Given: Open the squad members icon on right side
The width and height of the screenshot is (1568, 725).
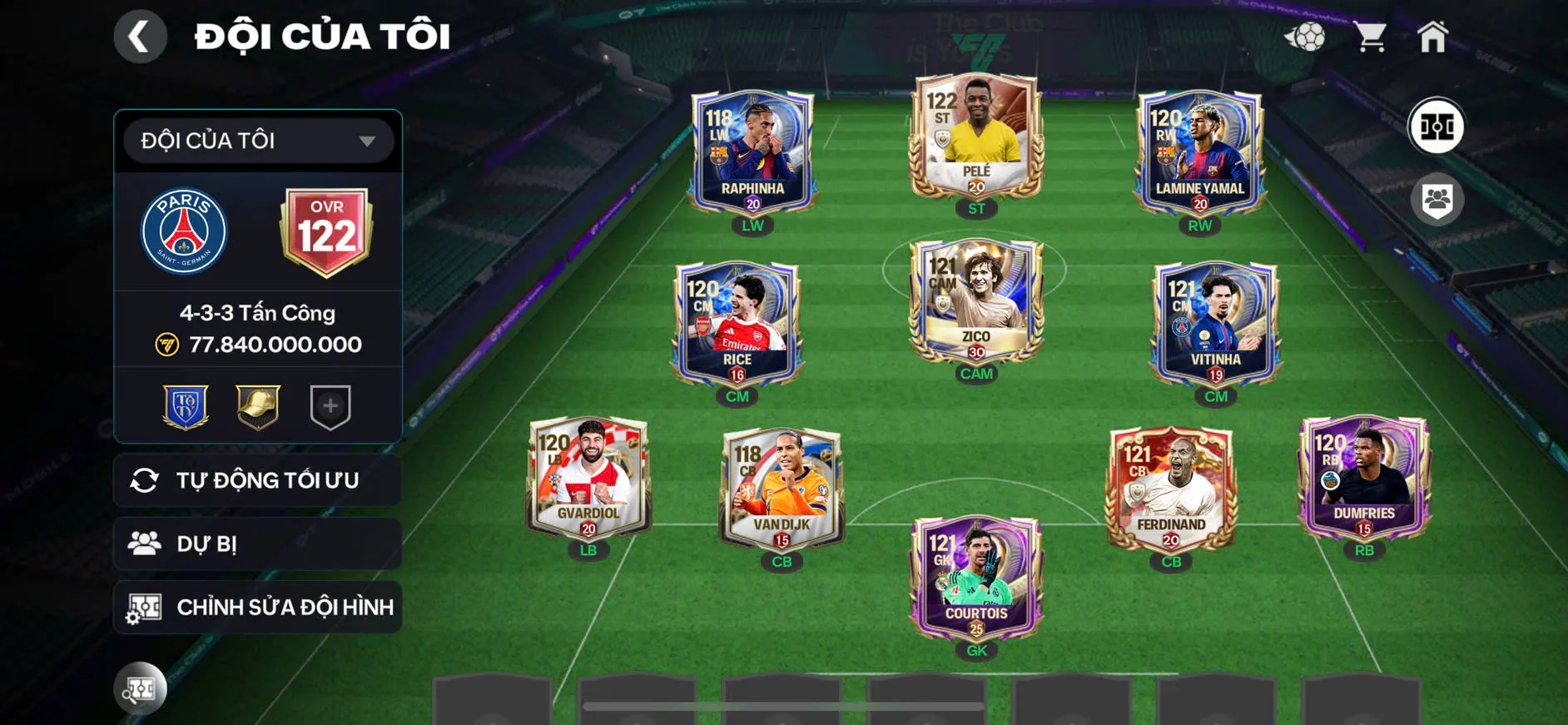Looking at the screenshot, I should (x=1439, y=197).
